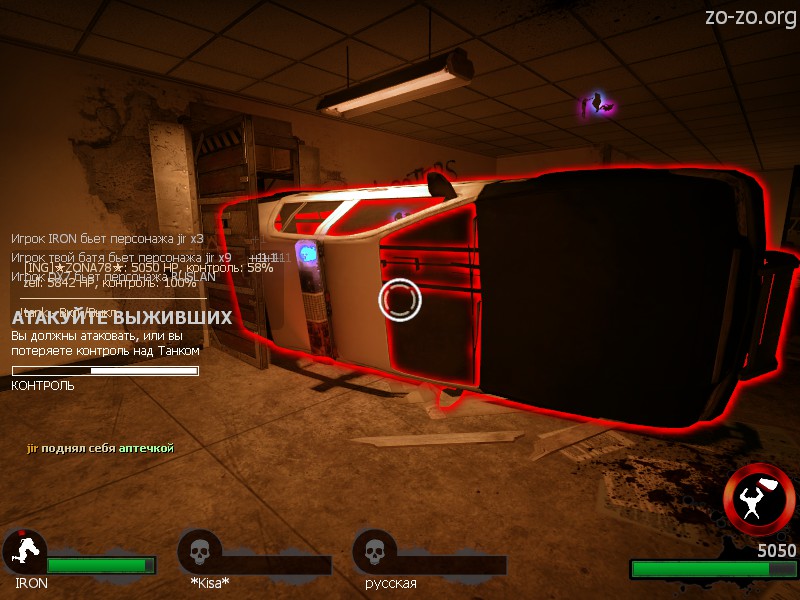Select the skull portrait above русская
This screenshot has width=800, height=600.
[374, 551]
